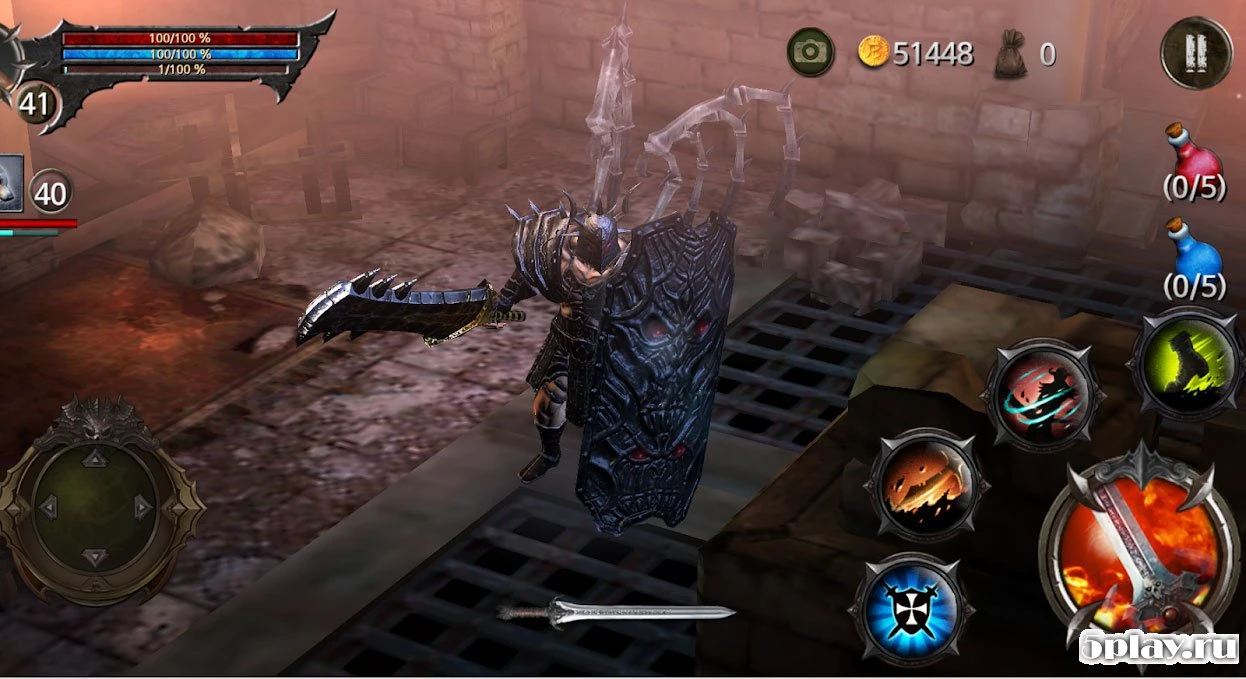Trigger the whirlwind spin skill
1246x679 pixels.
point(1042,395)
